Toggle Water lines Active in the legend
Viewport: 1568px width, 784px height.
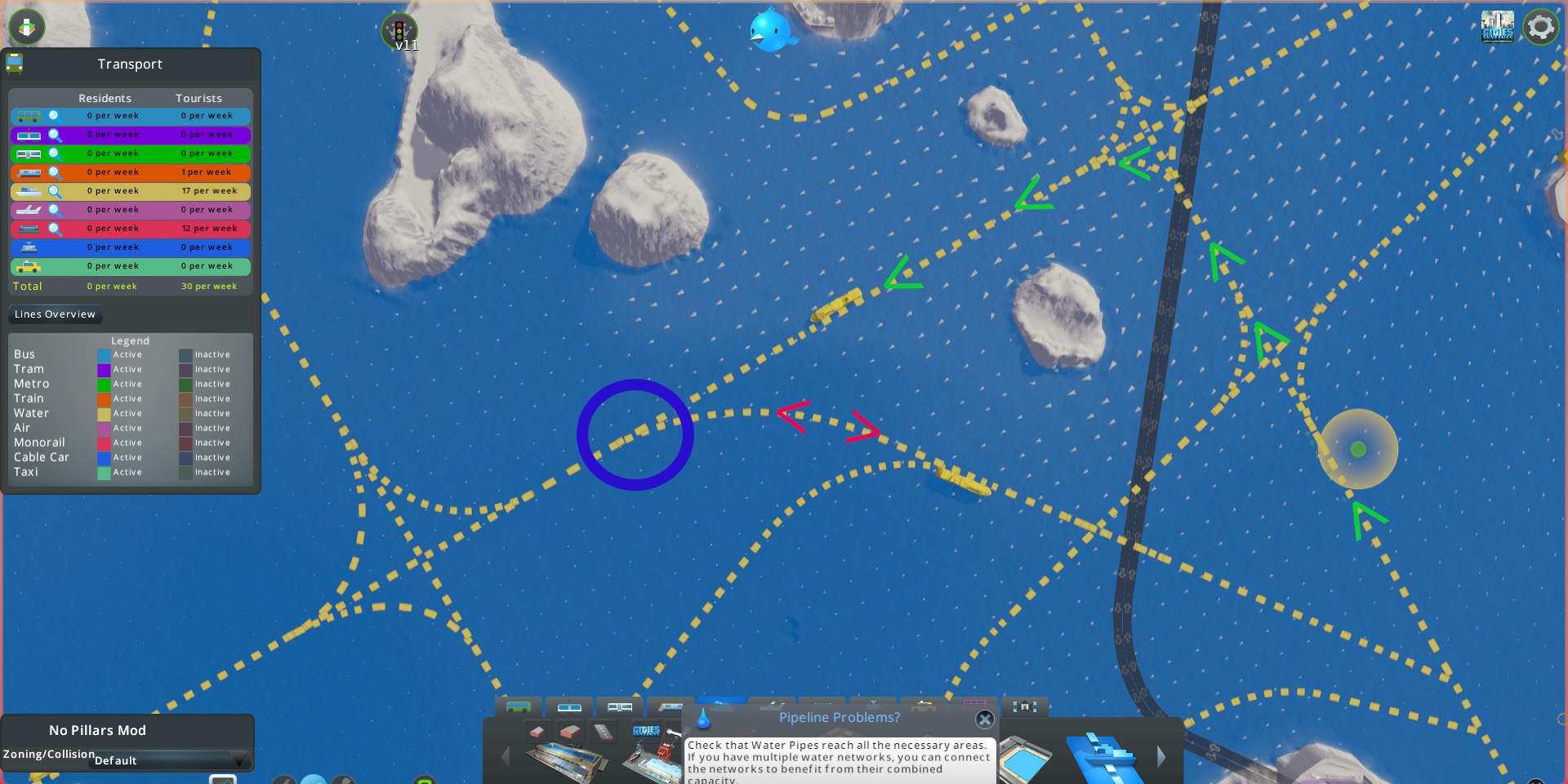[x=104, y=413]
